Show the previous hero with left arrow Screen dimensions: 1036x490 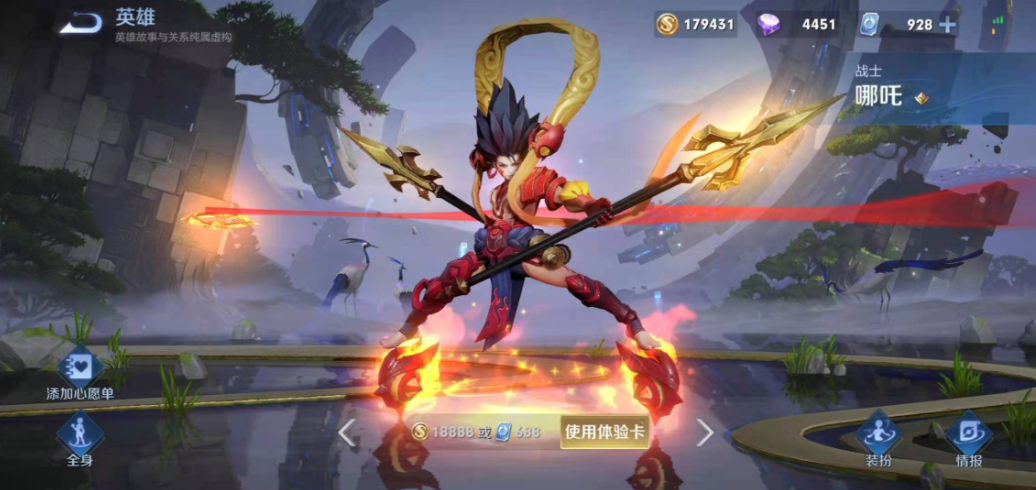click(x=347, y=432)
